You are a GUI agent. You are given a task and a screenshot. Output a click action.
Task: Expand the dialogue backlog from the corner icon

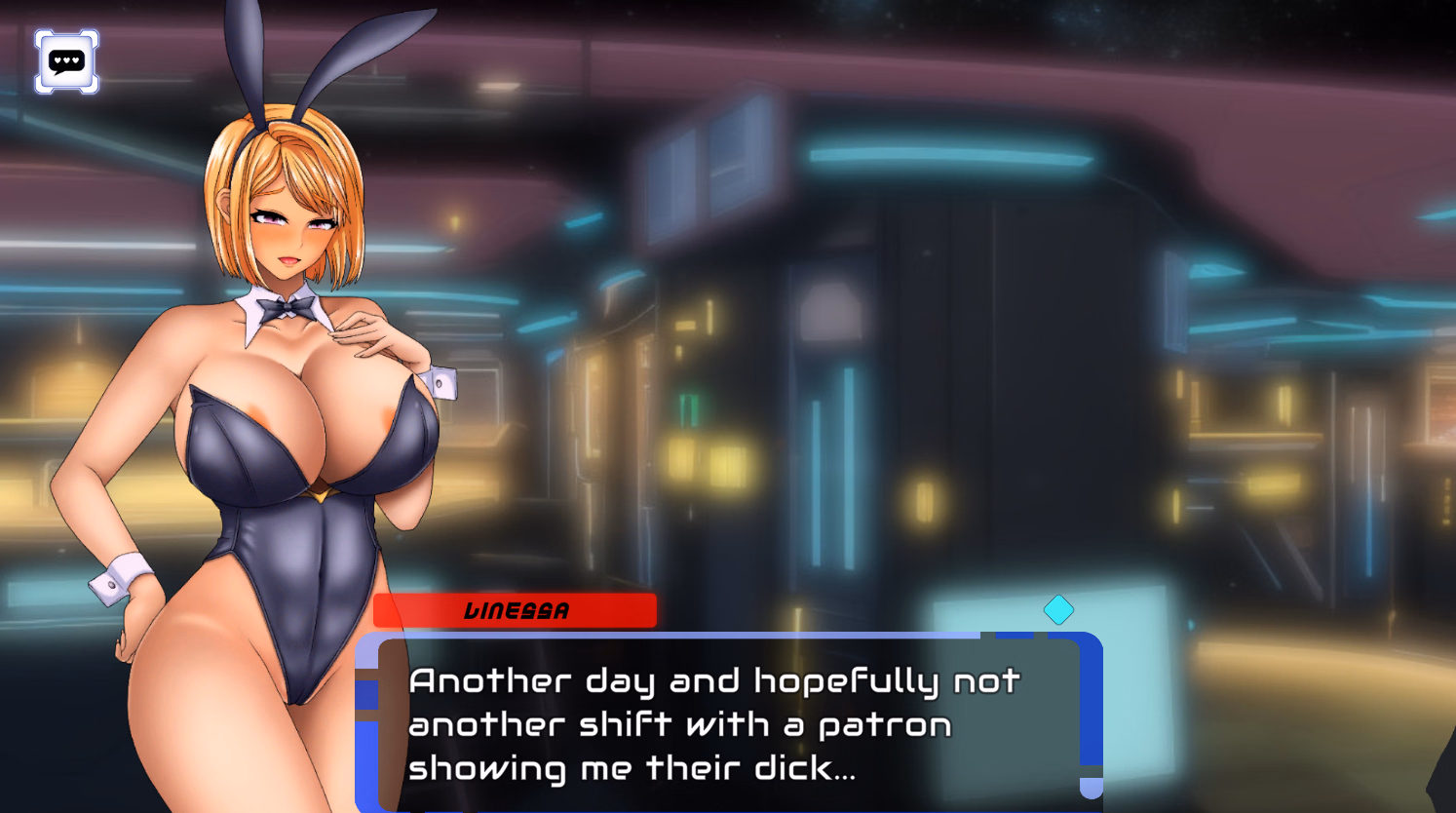tap(64, 61)
